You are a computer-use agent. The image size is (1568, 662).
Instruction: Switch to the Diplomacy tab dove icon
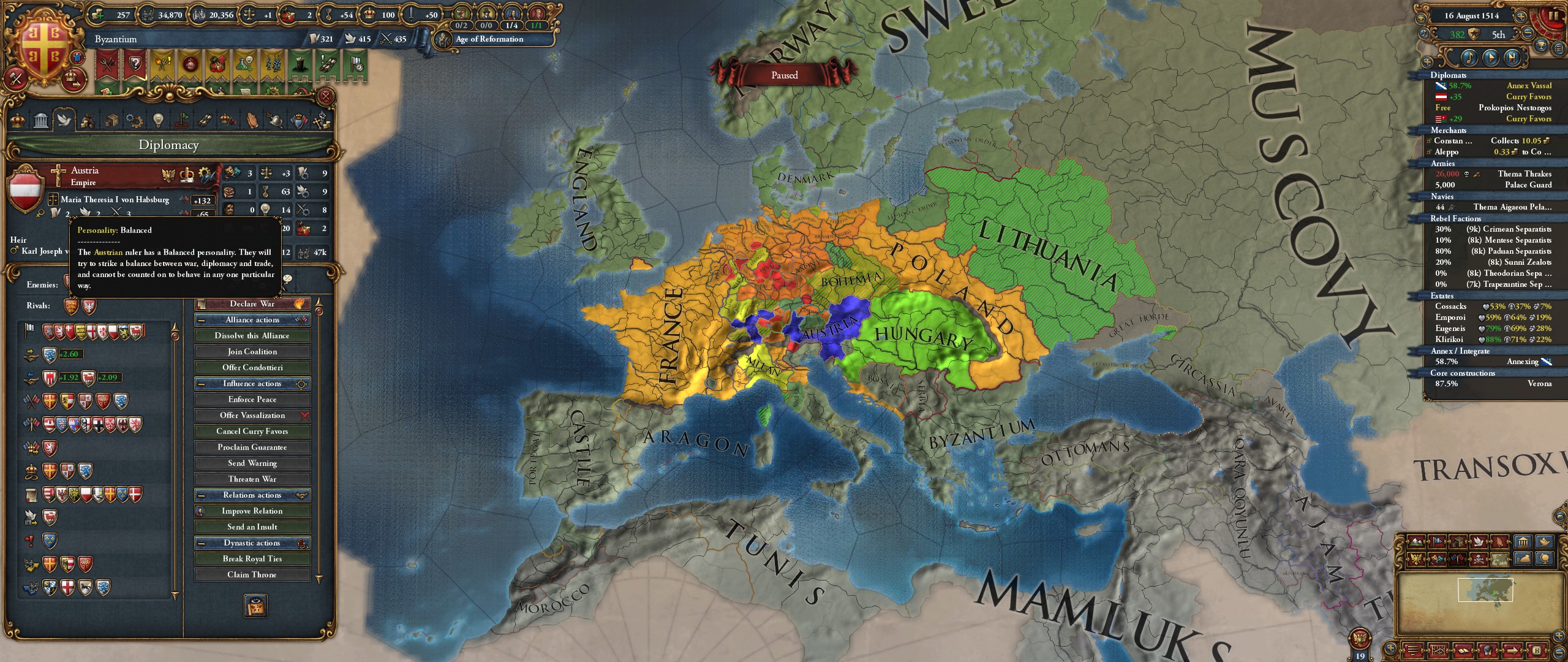coord(64,121)
